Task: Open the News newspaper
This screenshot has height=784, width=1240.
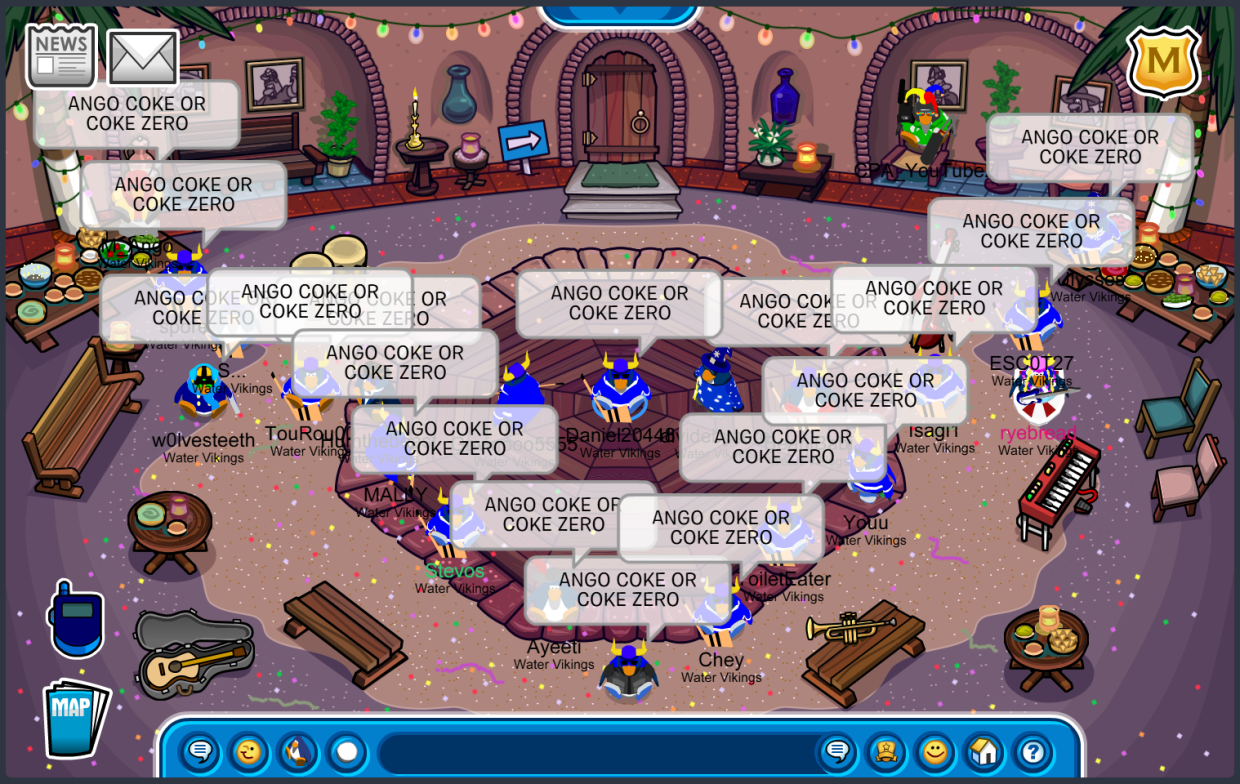Action: pos(61,55)
